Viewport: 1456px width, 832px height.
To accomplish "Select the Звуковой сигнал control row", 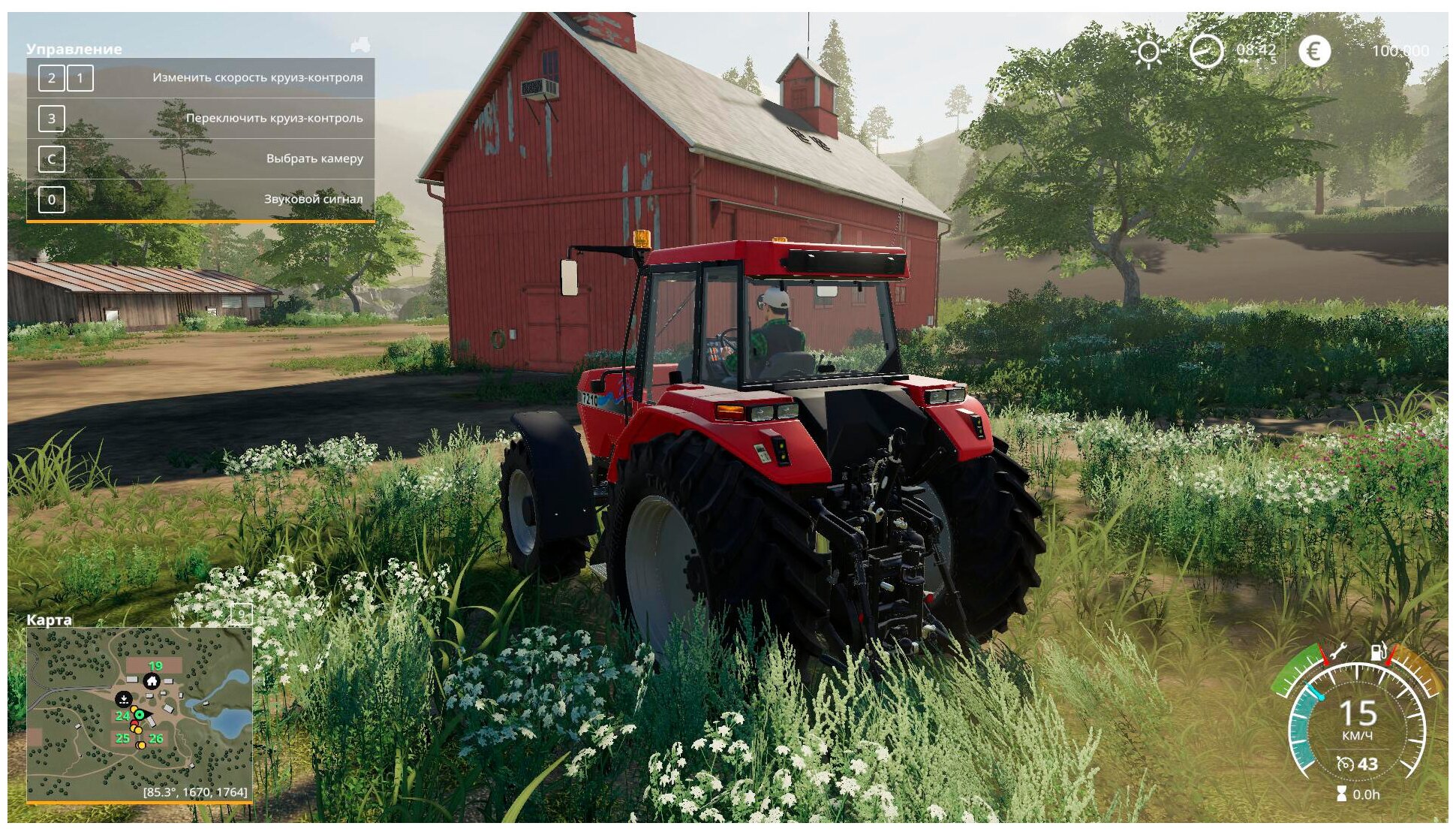I will [x=200, y=199].
